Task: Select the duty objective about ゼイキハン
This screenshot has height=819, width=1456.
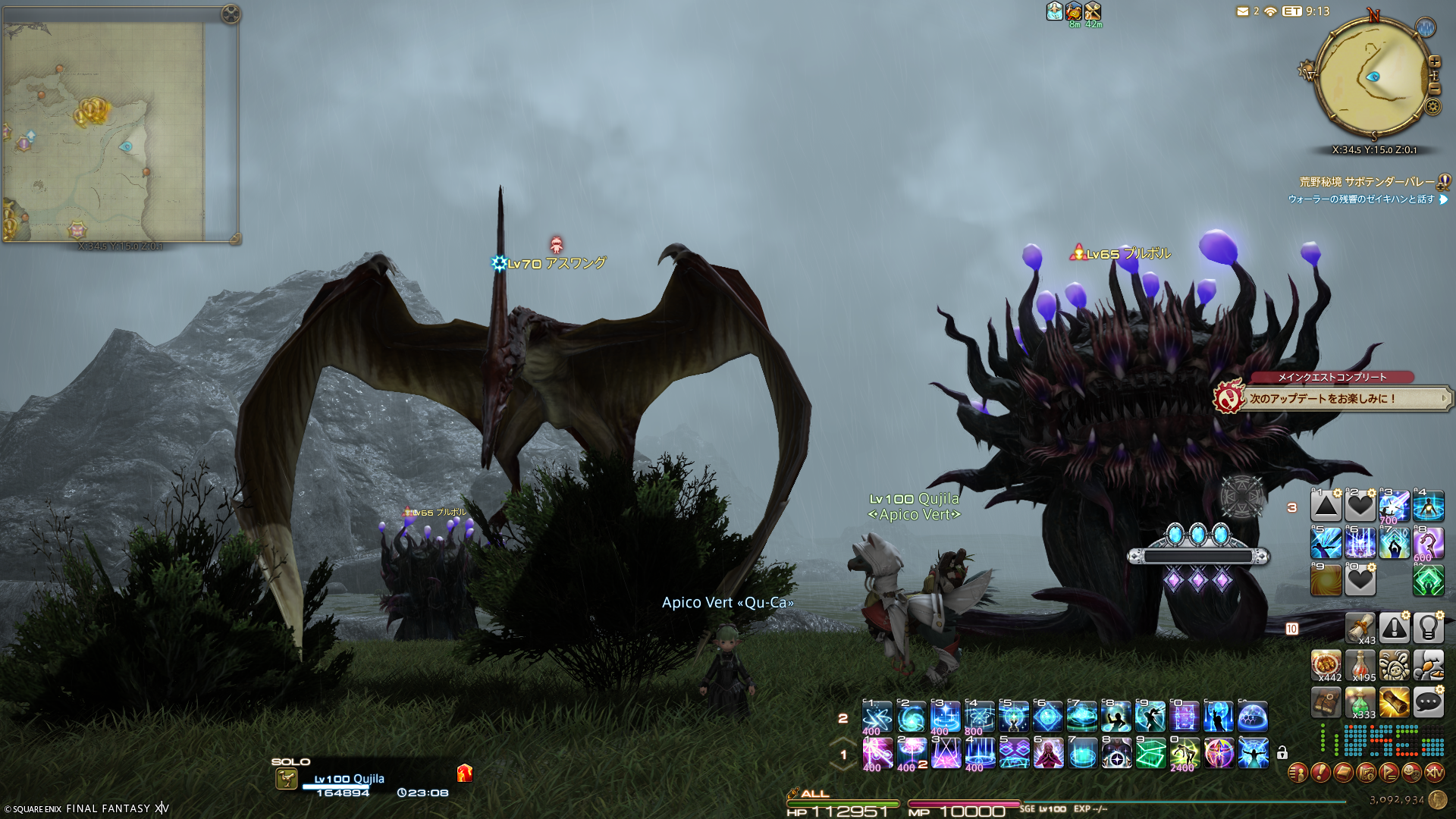Action: coord(1361,199)
